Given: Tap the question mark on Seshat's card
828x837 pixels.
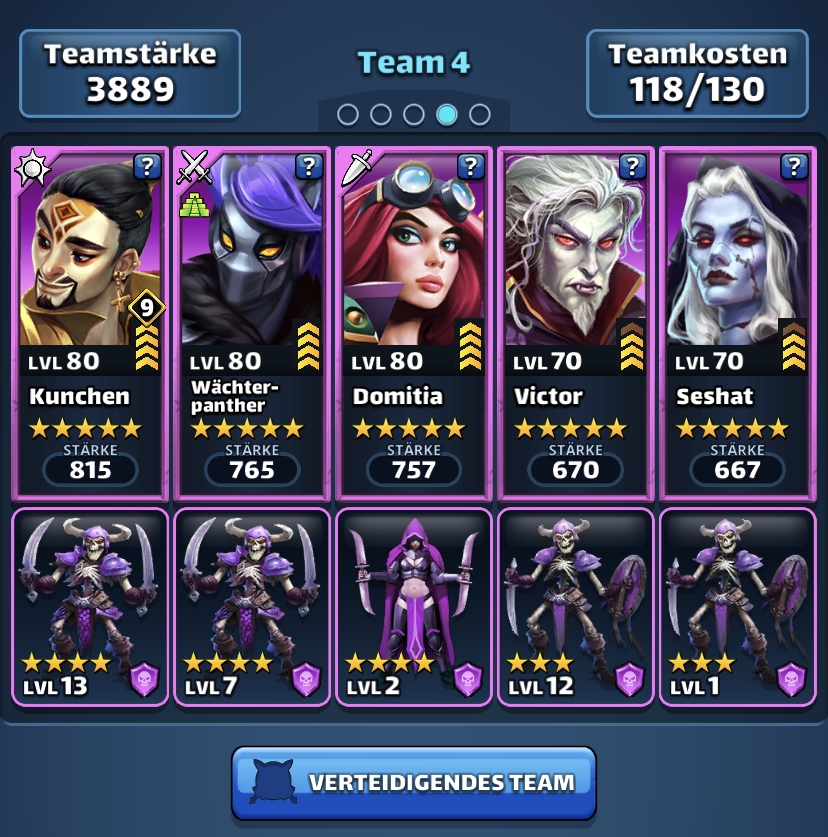Looking at the screenshot, I should (x=794, y=166).
